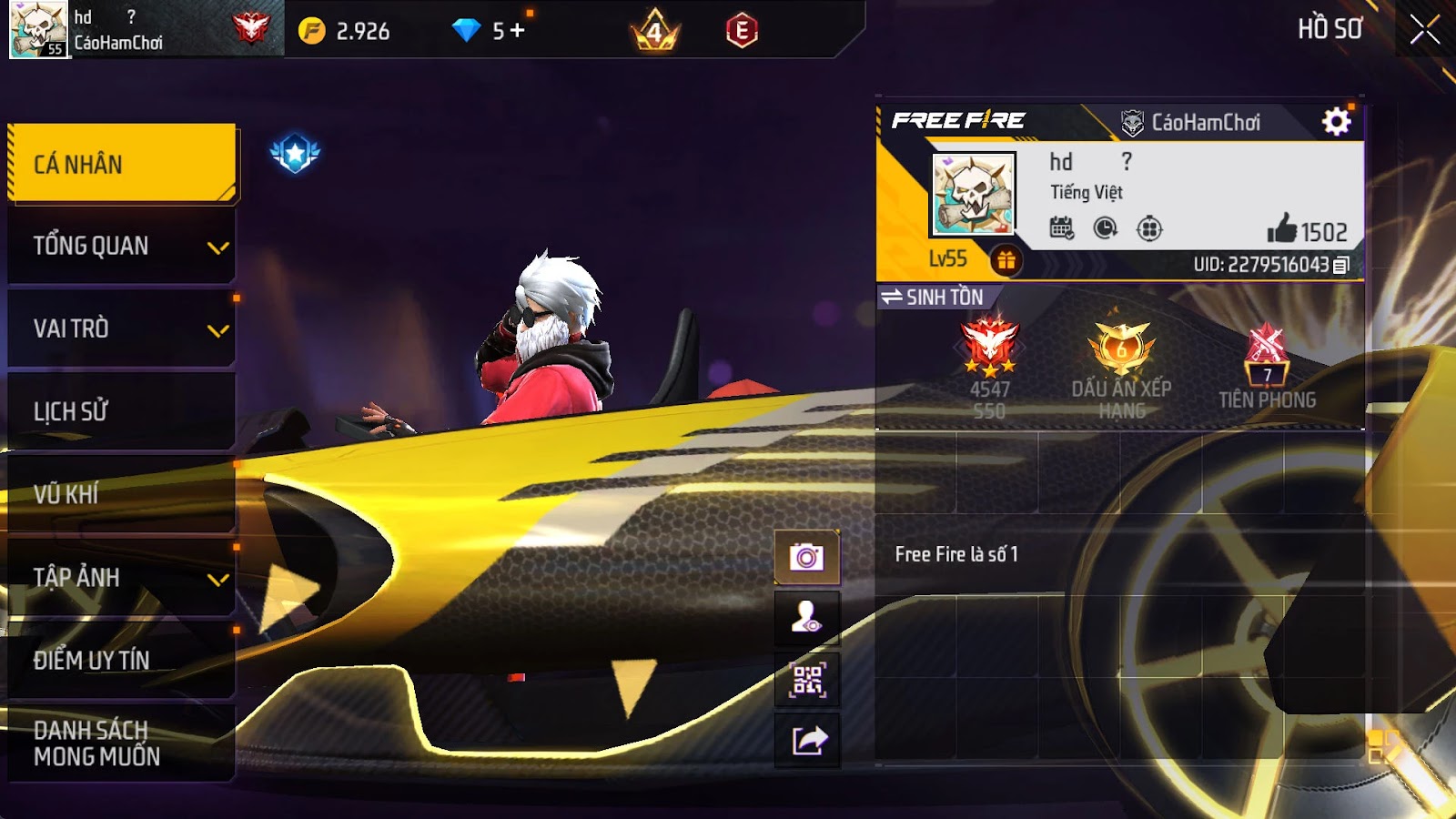Add diamonds with the plus button
The height and width of the screenshot is (819, 1456).
click(517, 30)
